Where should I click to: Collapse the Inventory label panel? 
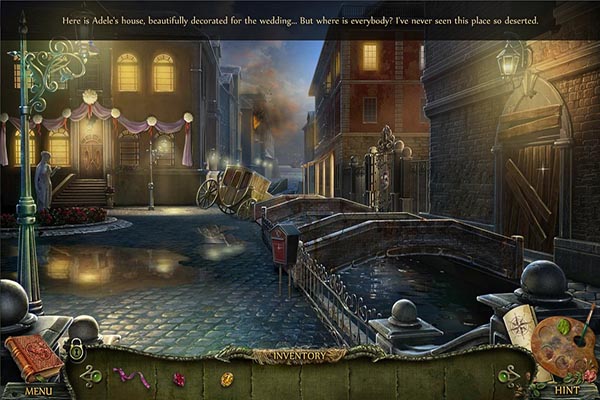(x=299, y=355)
